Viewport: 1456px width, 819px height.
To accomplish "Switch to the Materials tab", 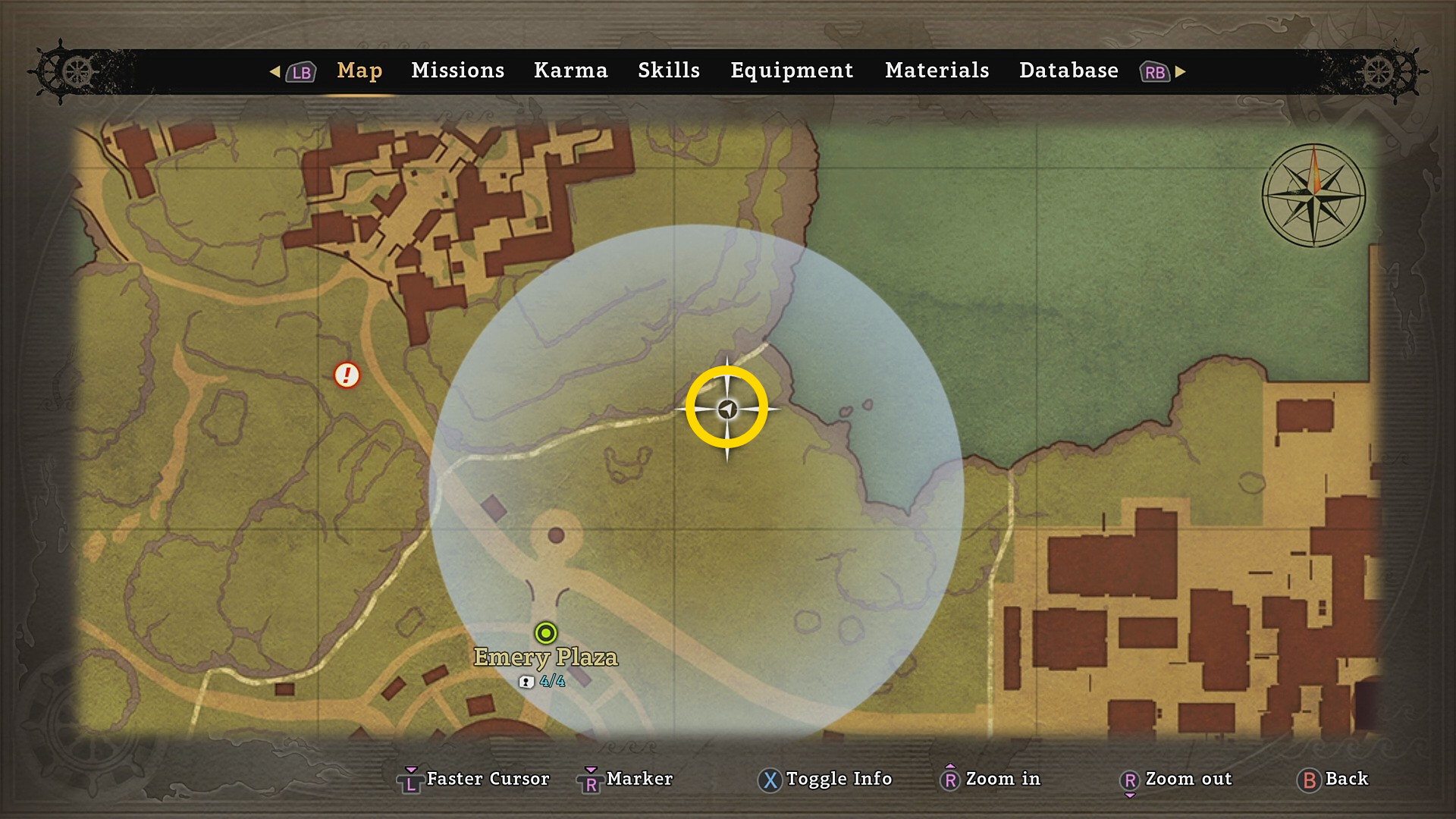I will click(x=937, y=71).
